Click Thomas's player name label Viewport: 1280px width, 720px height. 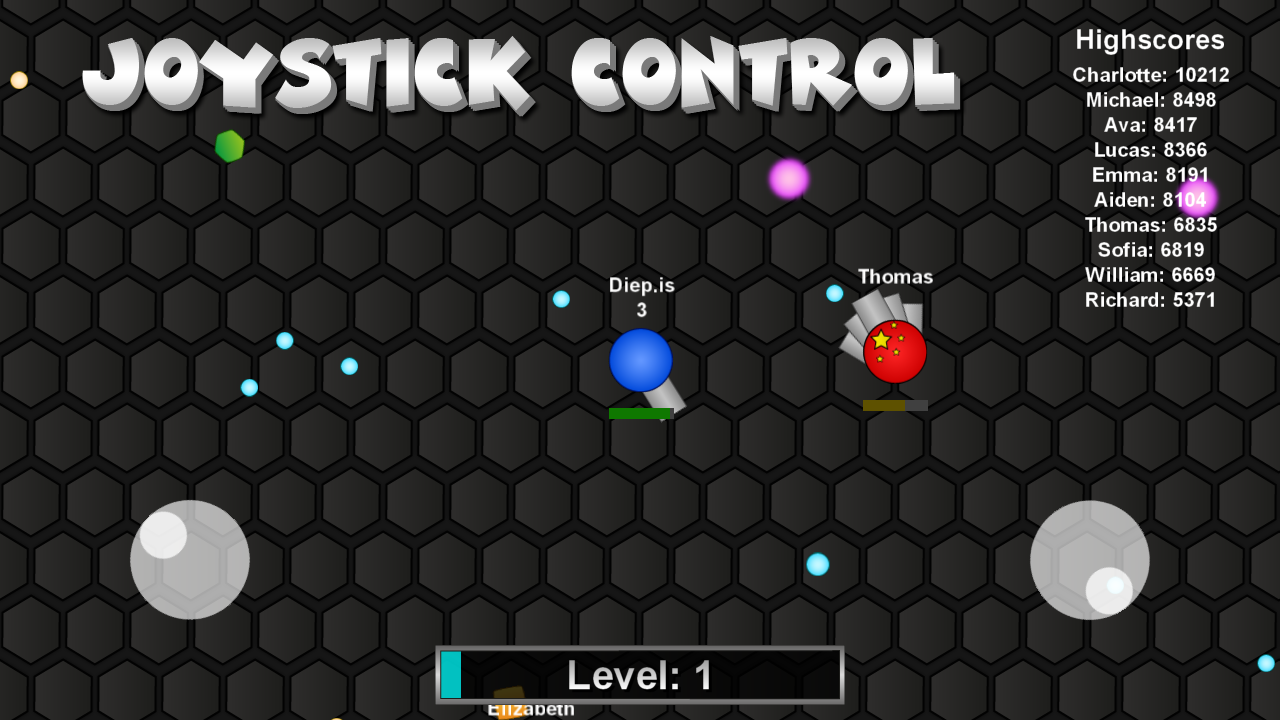click(895, 277)
